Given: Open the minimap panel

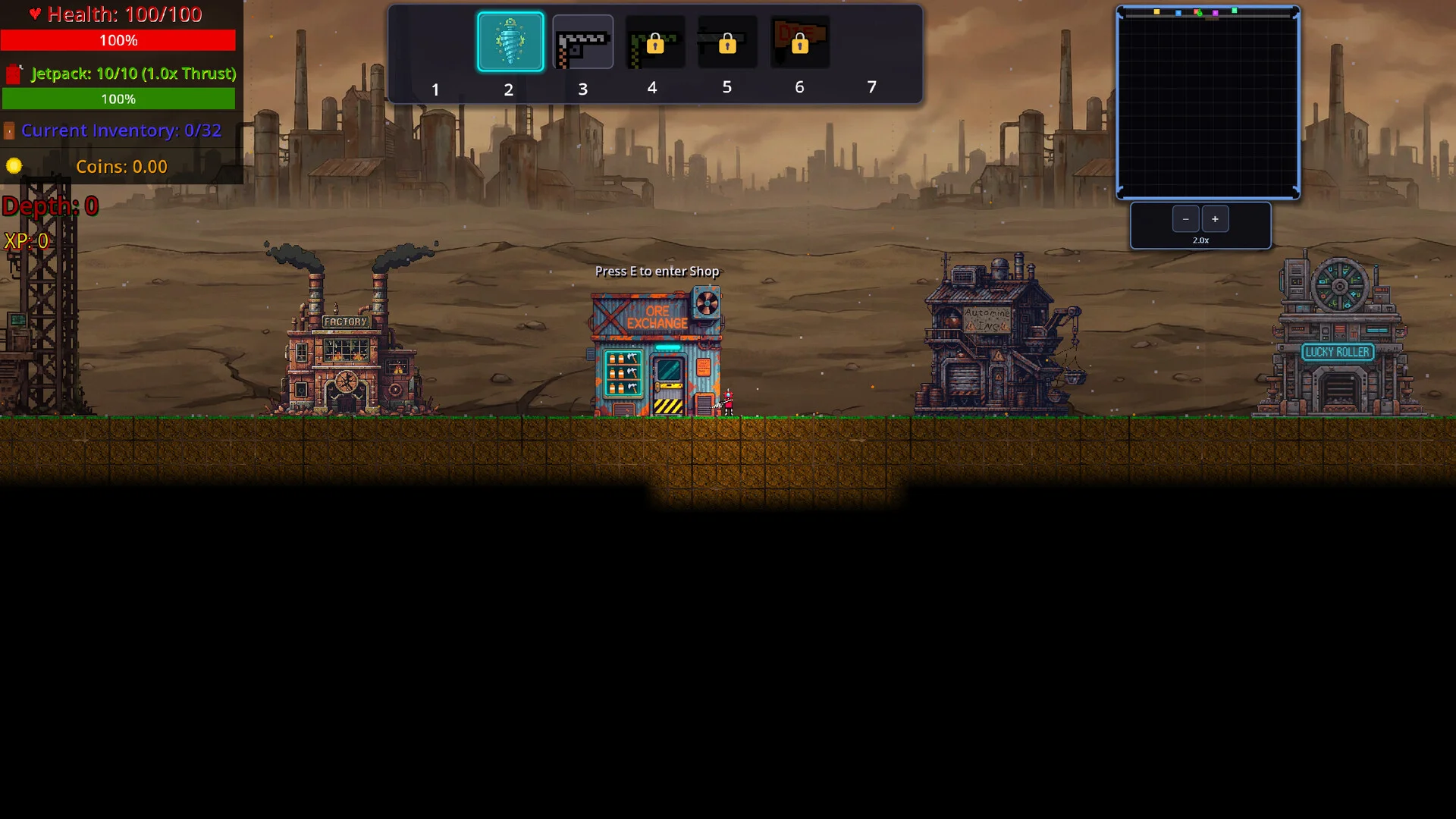Looking at the screenshot, I should 1207,104.
